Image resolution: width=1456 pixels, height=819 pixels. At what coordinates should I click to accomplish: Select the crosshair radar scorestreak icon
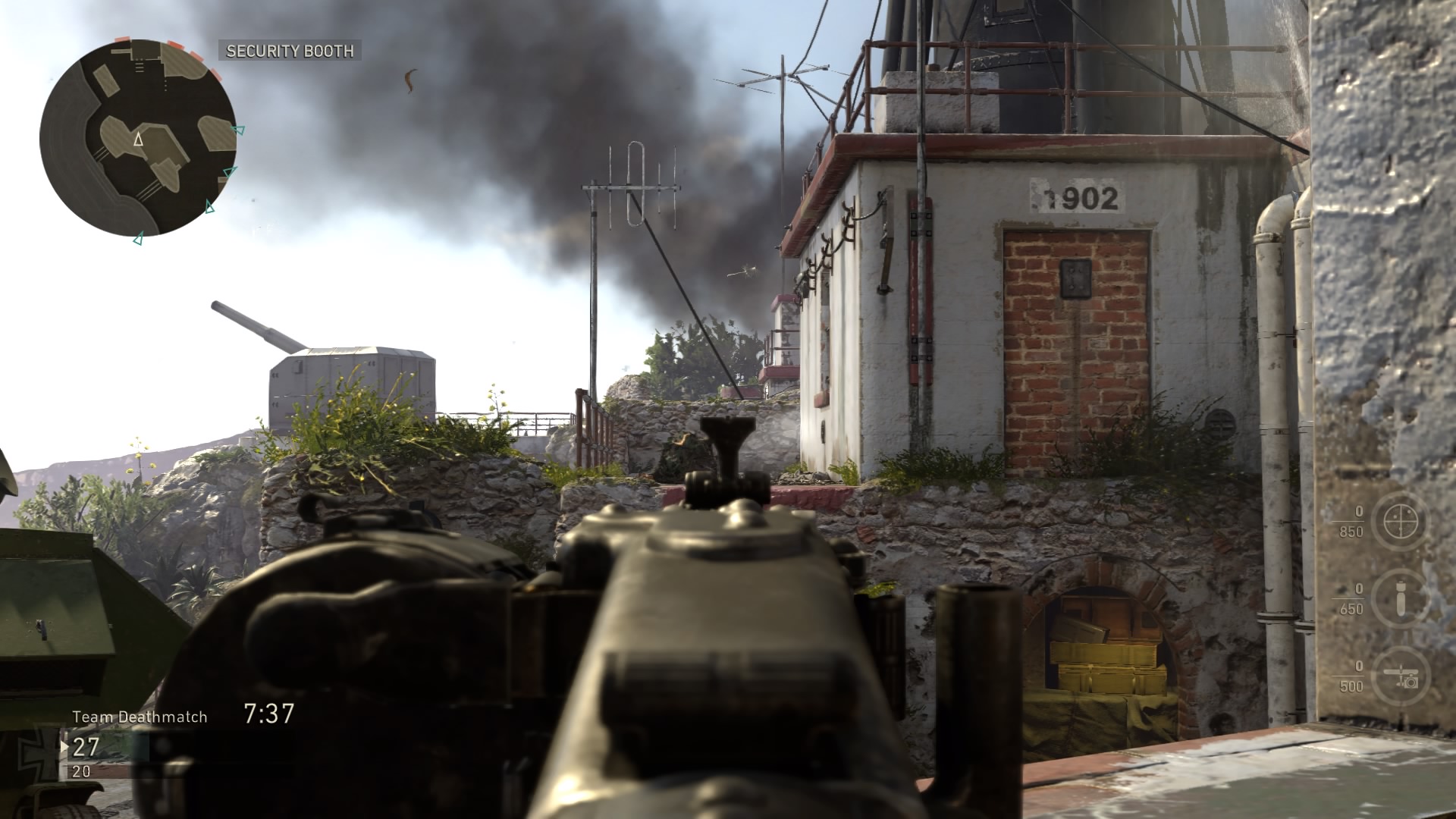tap(1398, 522)
